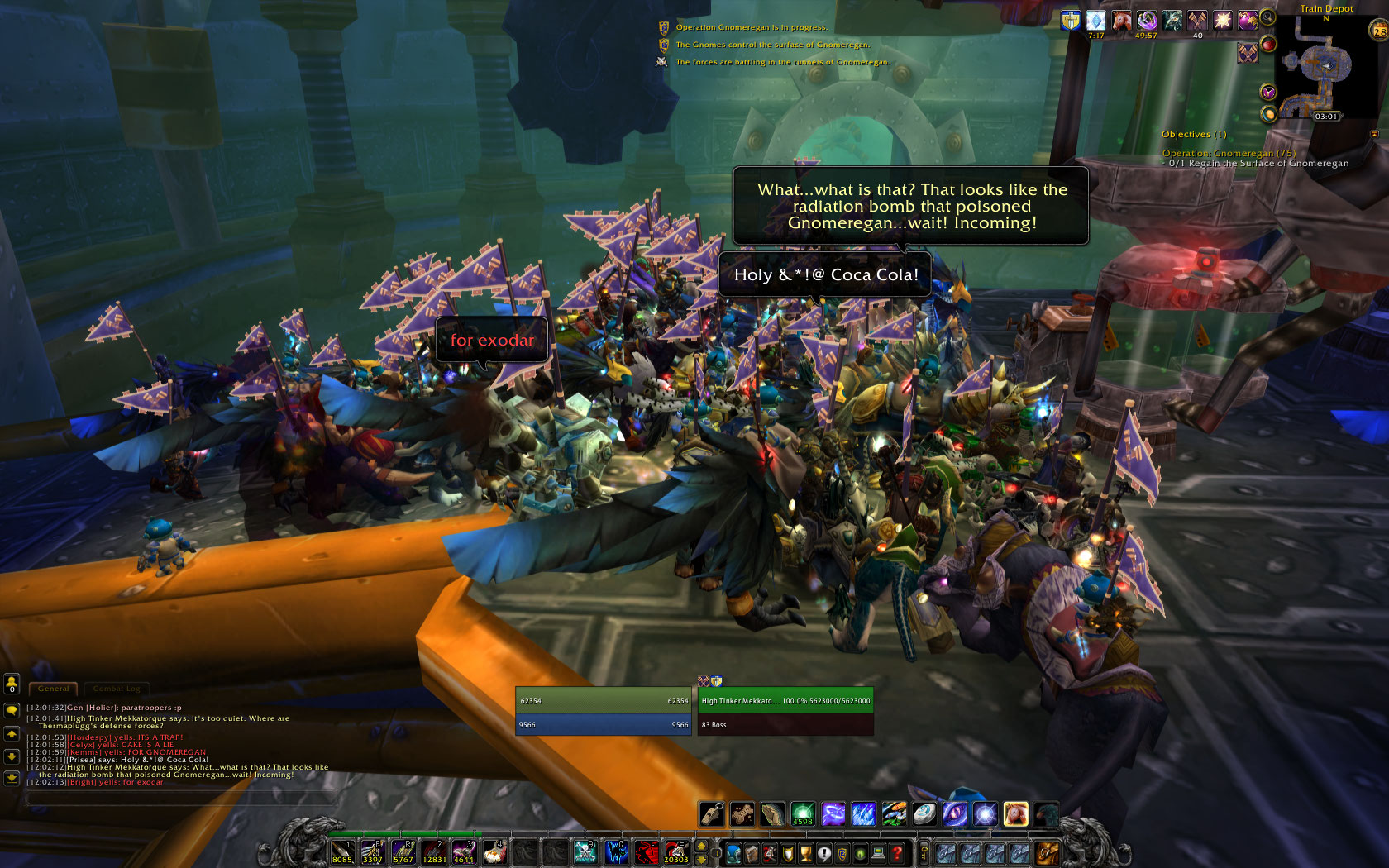The image size is (1389, 868).
Task: Click the Operation: Gnomeregan quest in tracker
Action: [x=1228, y=153]
